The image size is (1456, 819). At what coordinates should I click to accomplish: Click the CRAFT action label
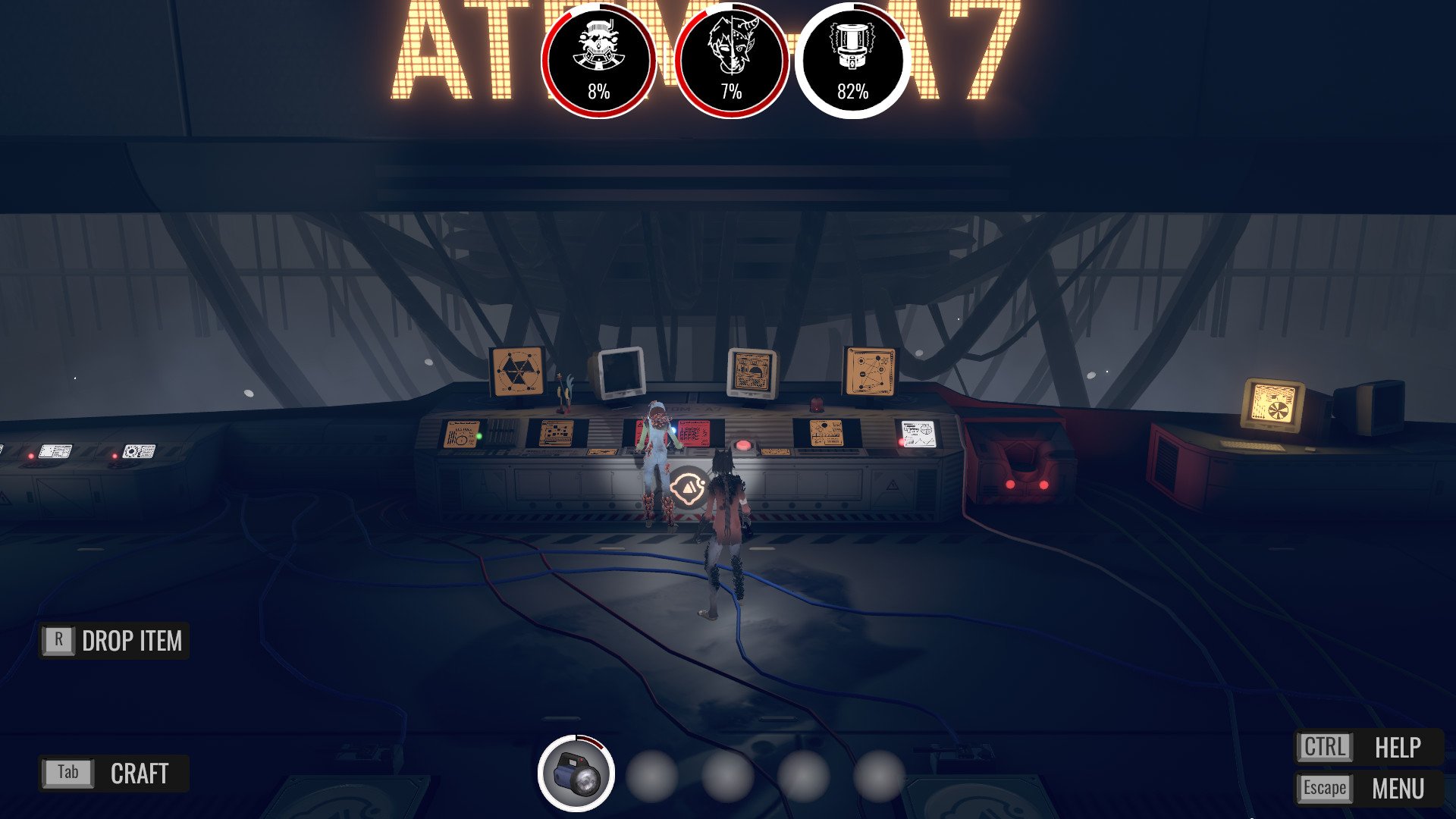click(x=138, y=773)
